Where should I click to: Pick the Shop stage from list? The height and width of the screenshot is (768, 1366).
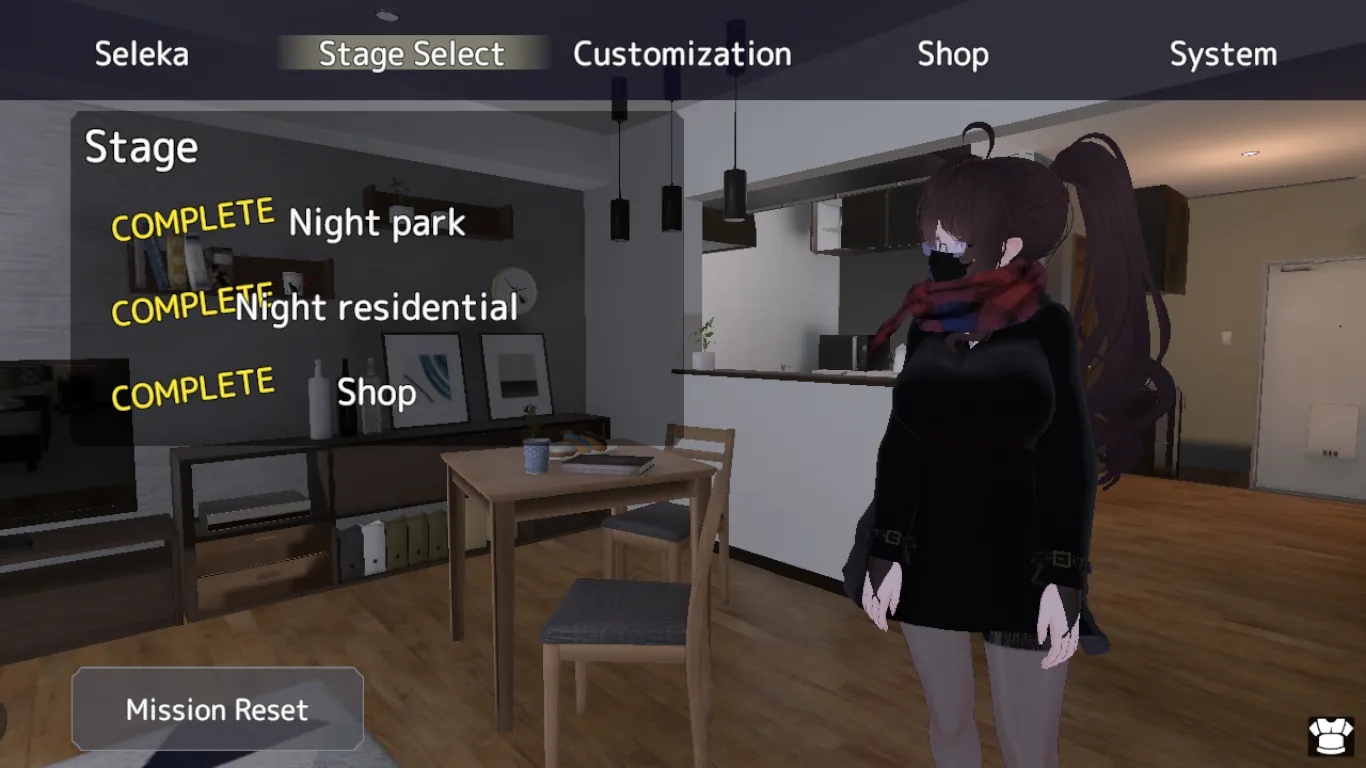376,392
